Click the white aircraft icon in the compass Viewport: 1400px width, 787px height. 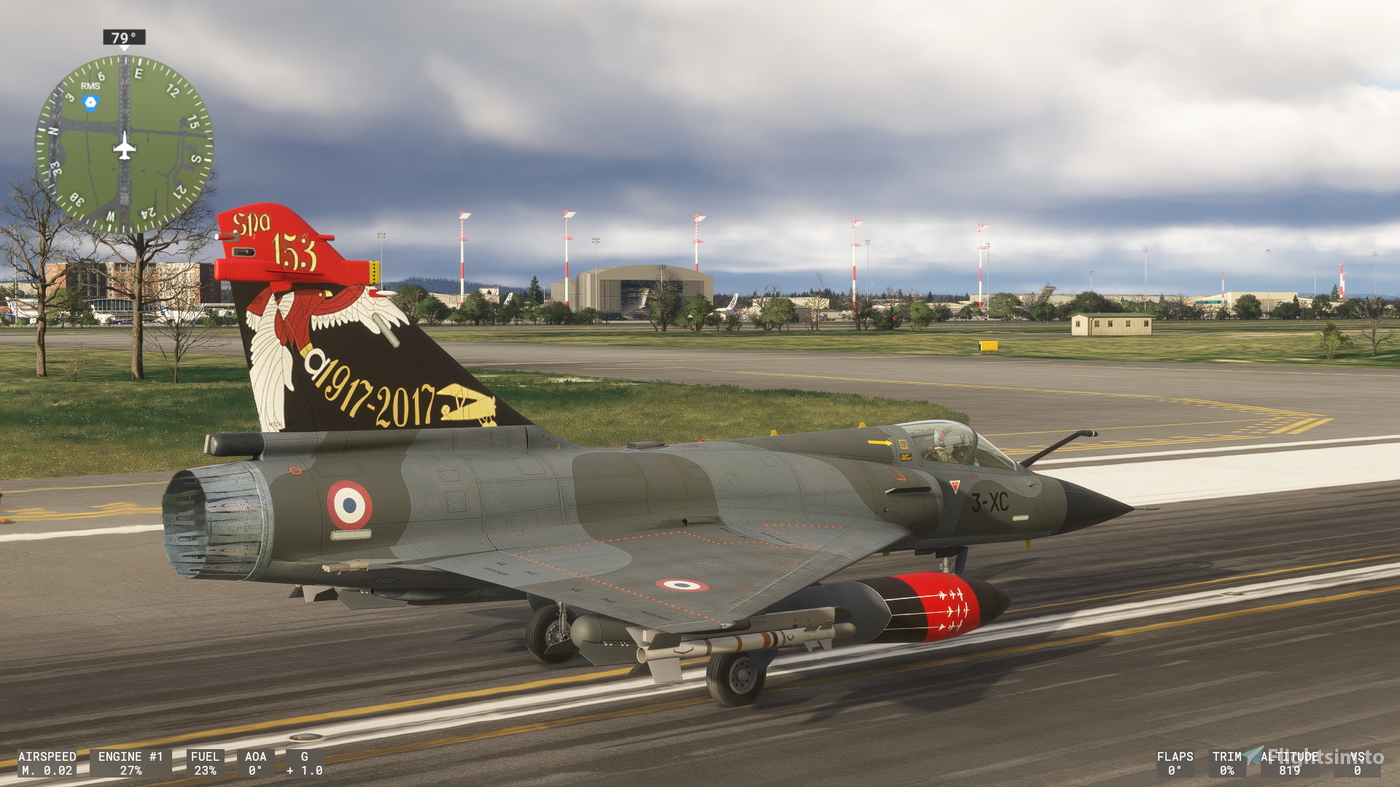tap(125, 146)
